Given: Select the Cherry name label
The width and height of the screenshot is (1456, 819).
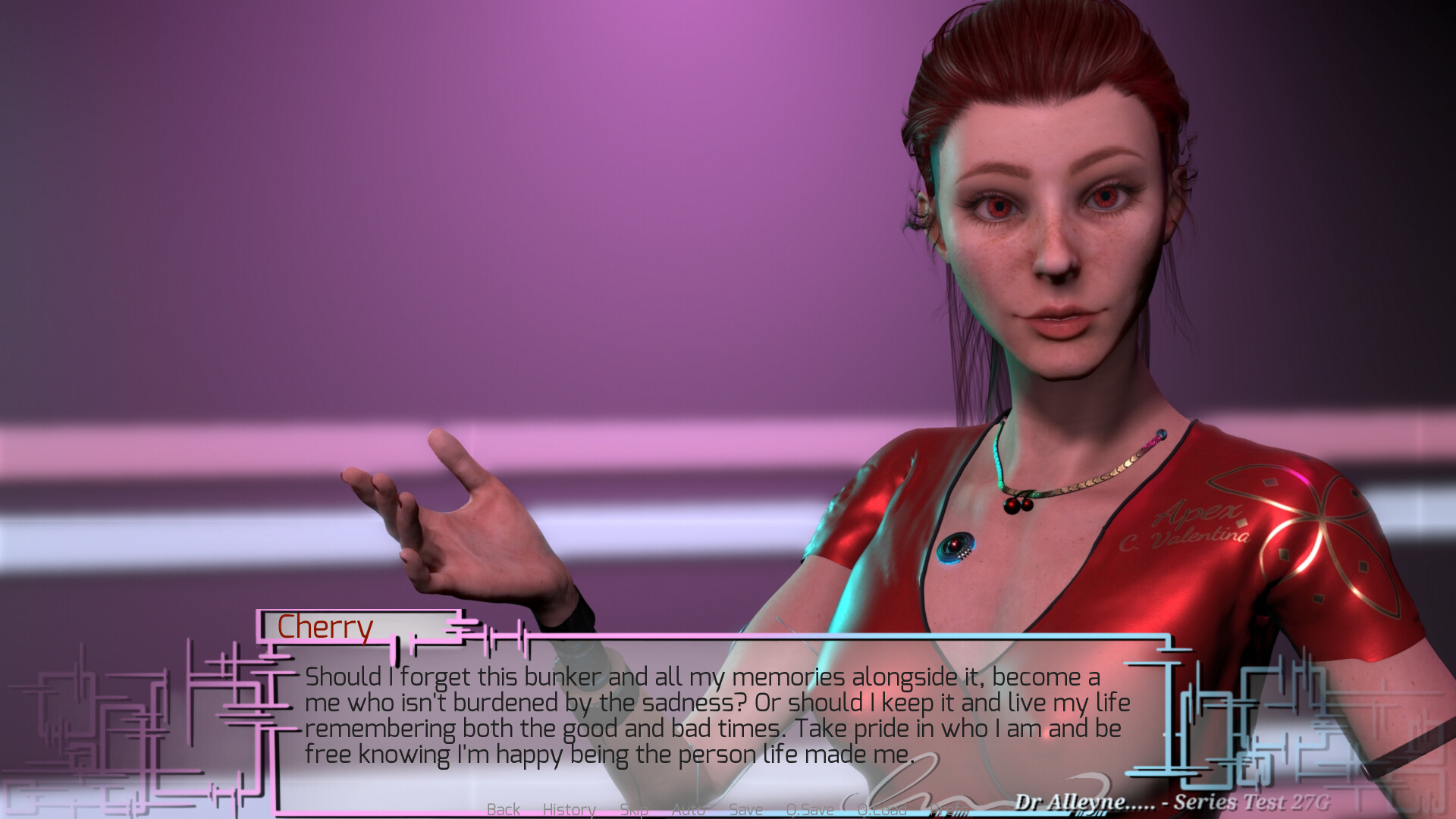Looking at the screenshot, I should pos(325,626).
